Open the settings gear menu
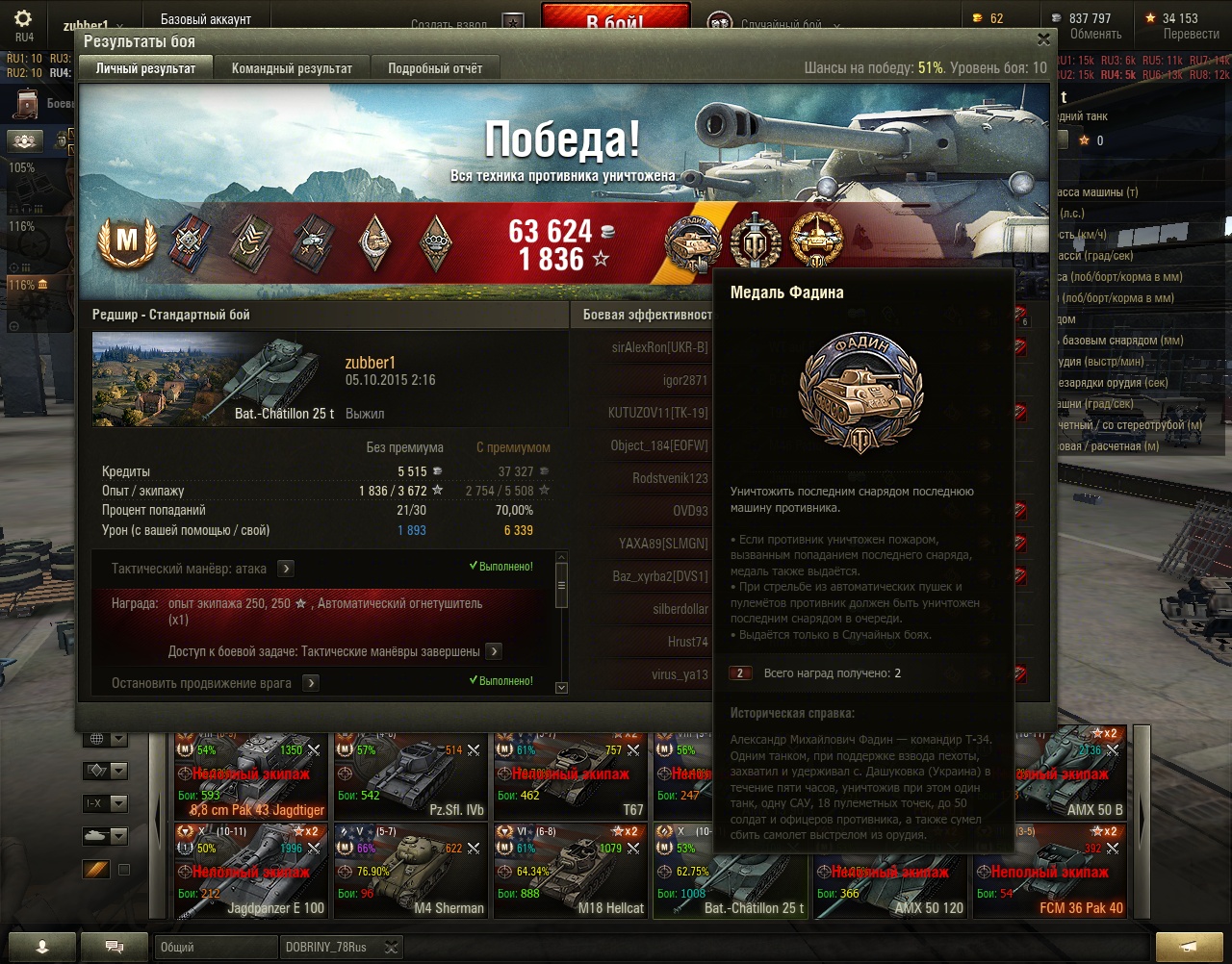This screenshot has width=1232, height=964. (23, 20)
